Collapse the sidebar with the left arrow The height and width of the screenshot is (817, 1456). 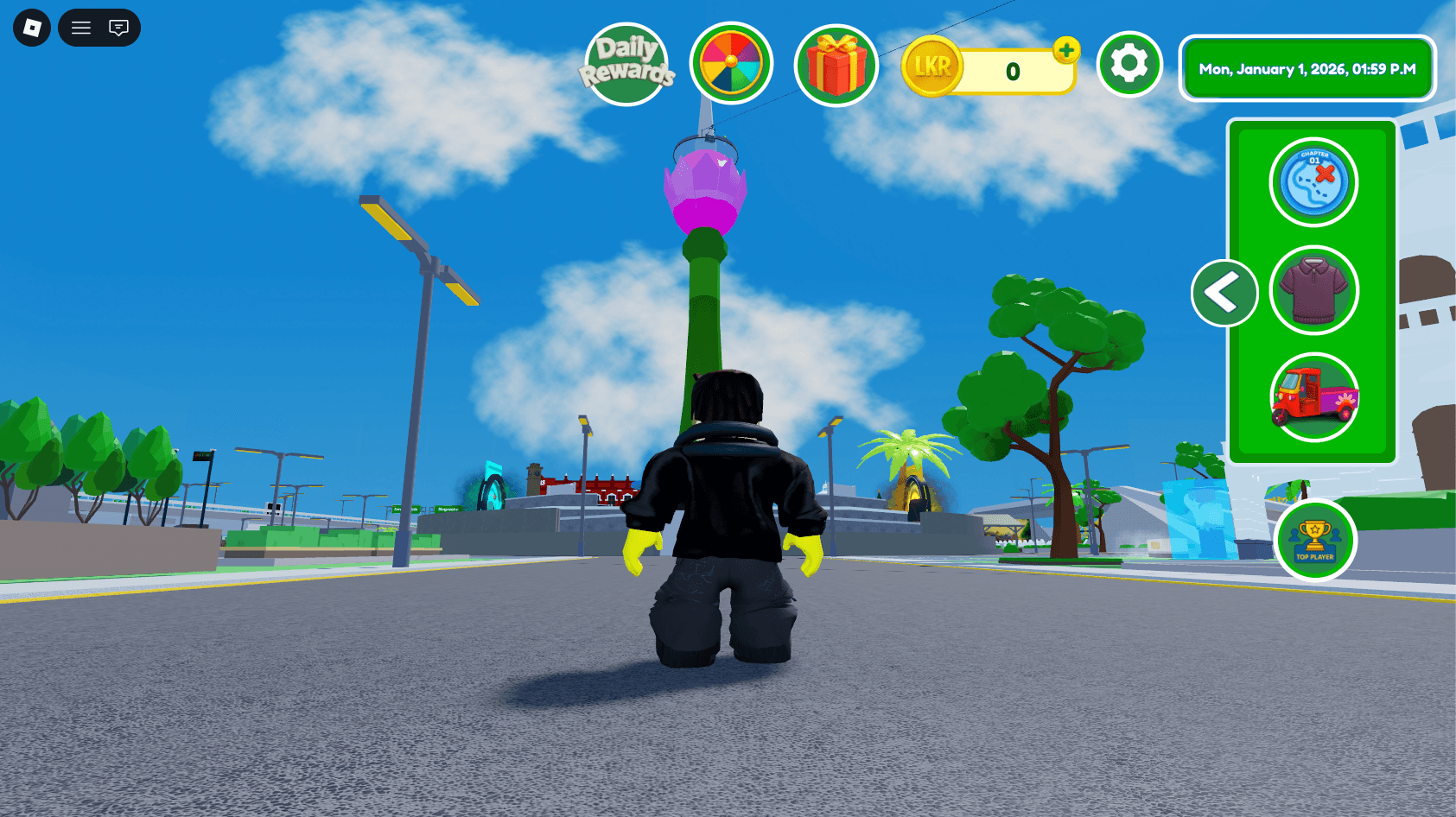(1224, 294)
